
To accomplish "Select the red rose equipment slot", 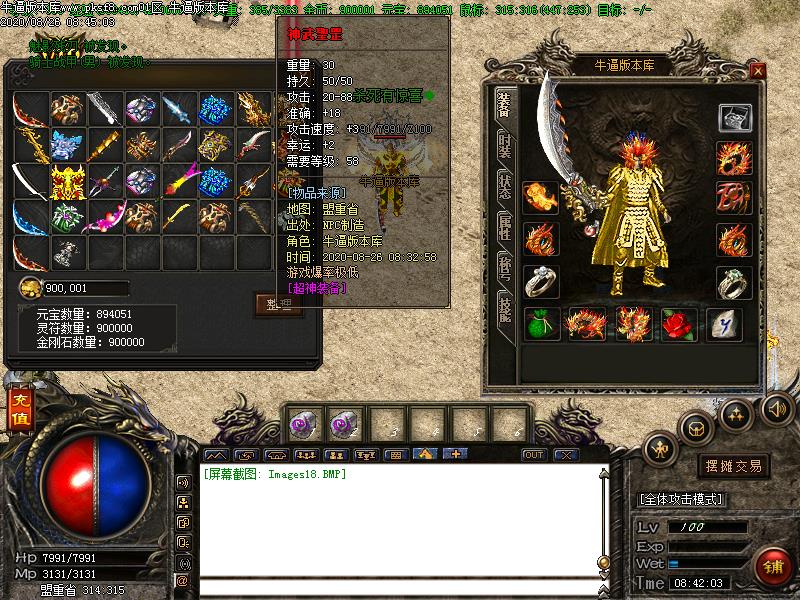I will (x=678, y=324).
